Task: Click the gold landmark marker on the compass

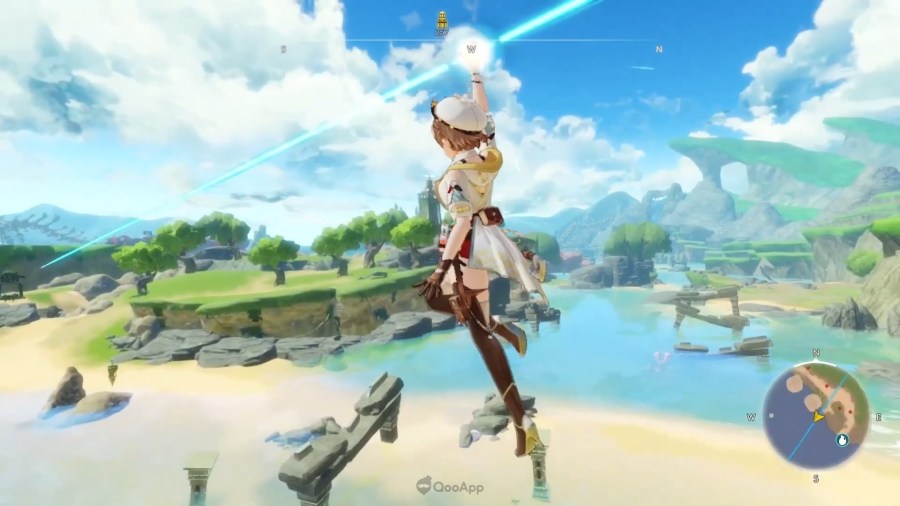Action: (x=442, y=22)
